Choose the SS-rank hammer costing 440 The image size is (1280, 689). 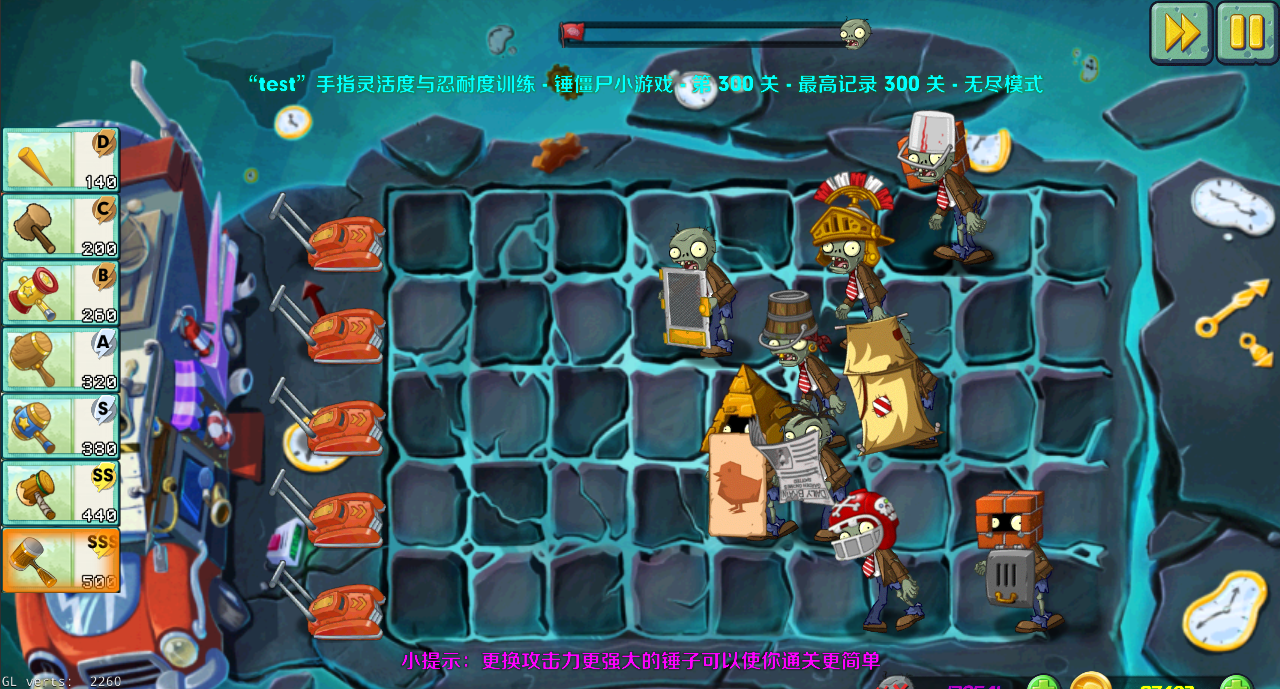click(61, 493)
